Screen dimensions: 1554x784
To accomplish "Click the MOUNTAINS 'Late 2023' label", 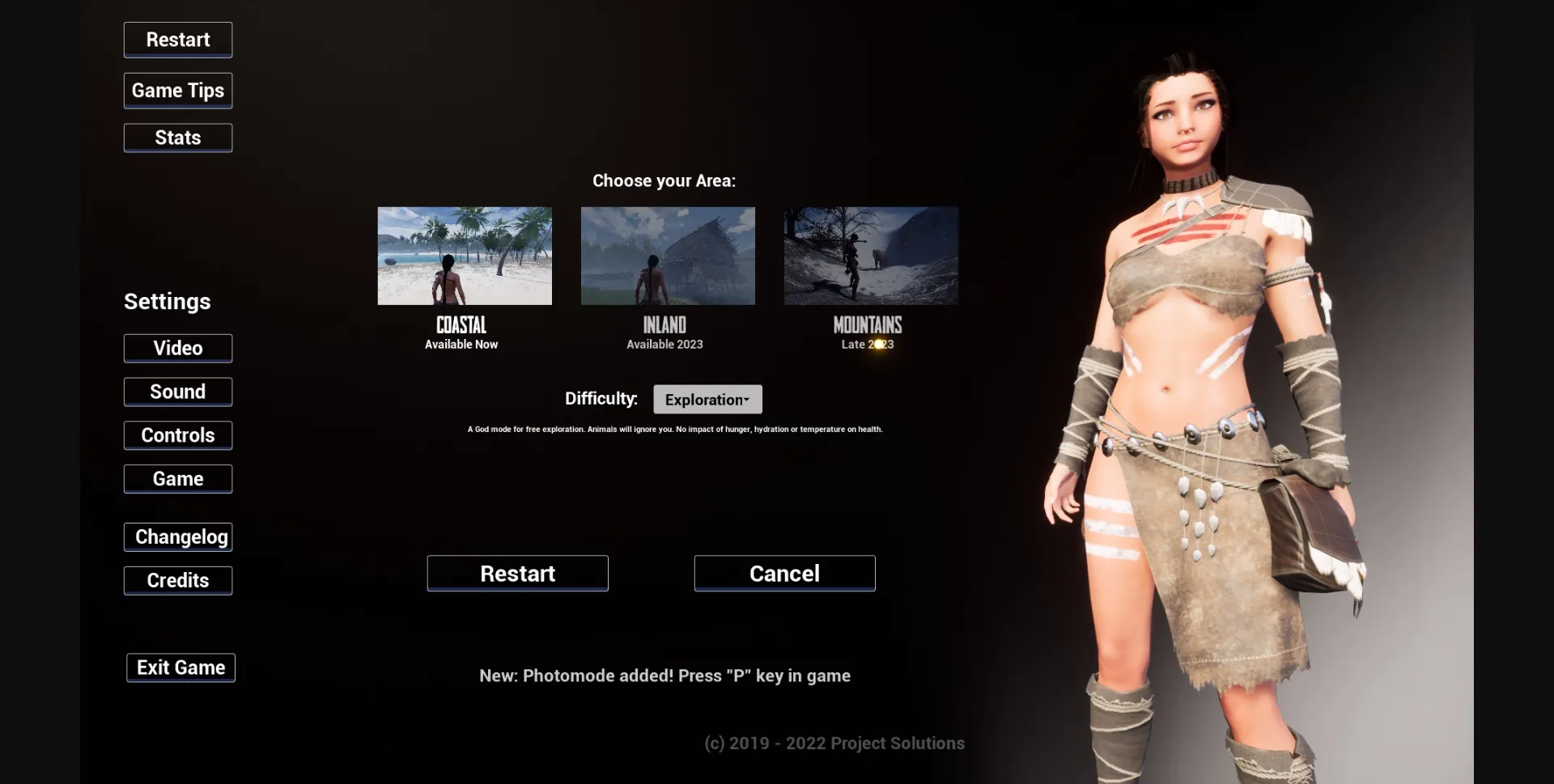I will pos(866,344).
